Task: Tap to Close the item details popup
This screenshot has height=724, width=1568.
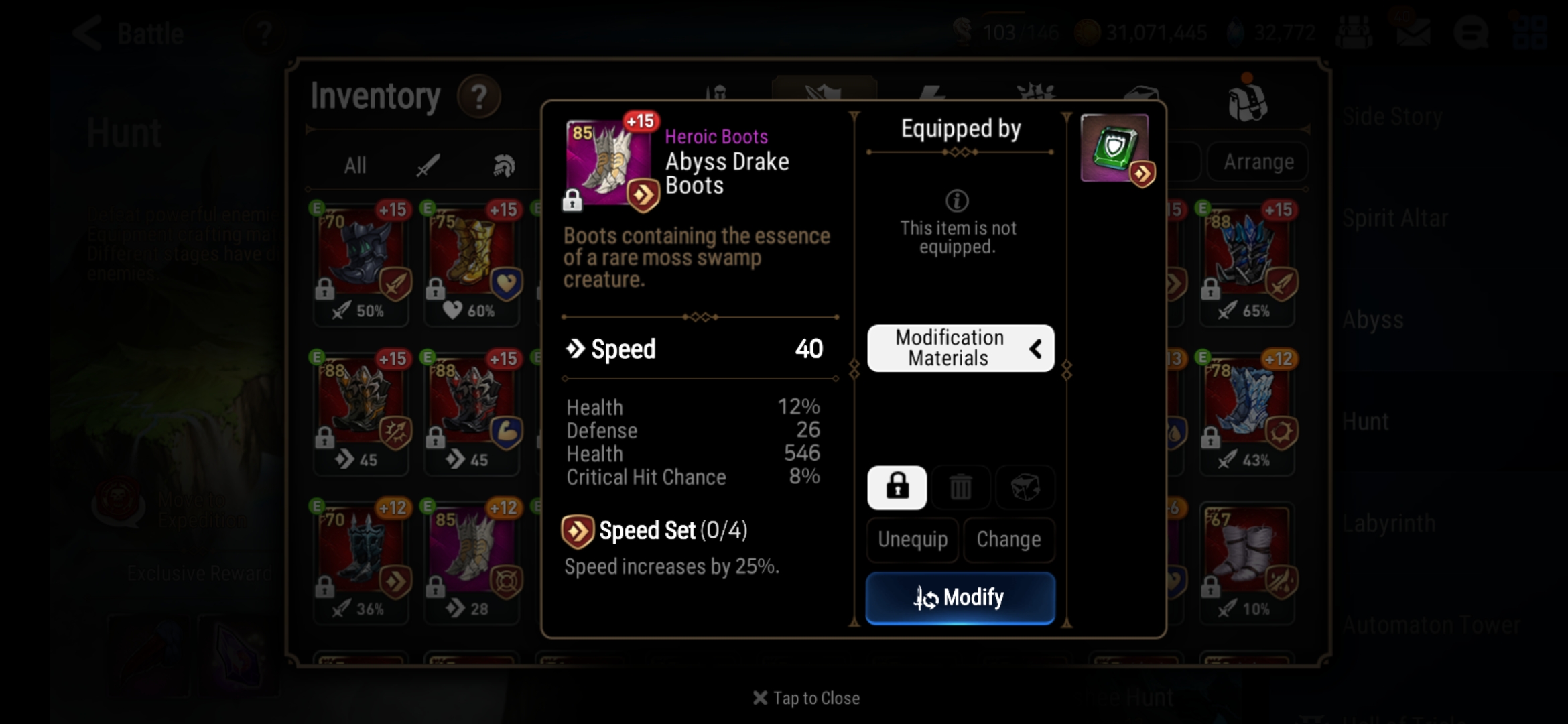Action: coord(806,698)
